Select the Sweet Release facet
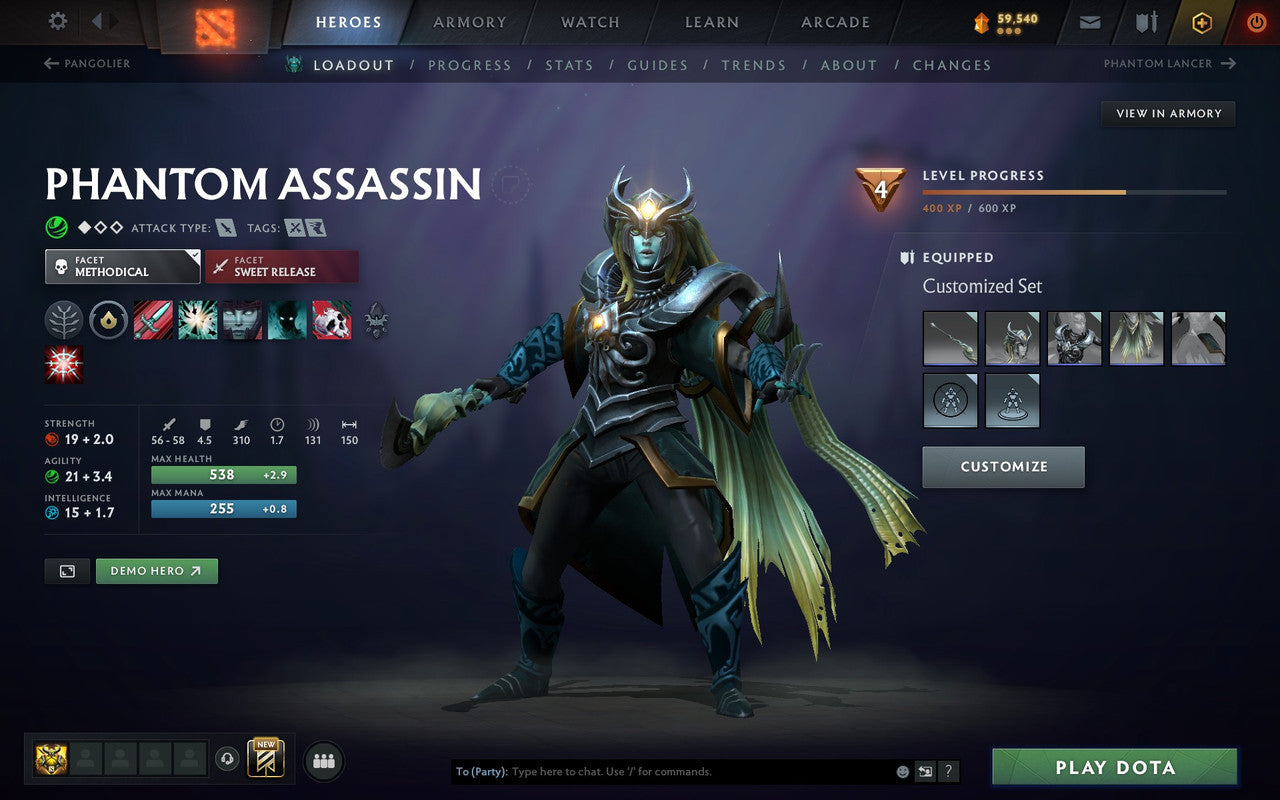 [x=282, y=267]
